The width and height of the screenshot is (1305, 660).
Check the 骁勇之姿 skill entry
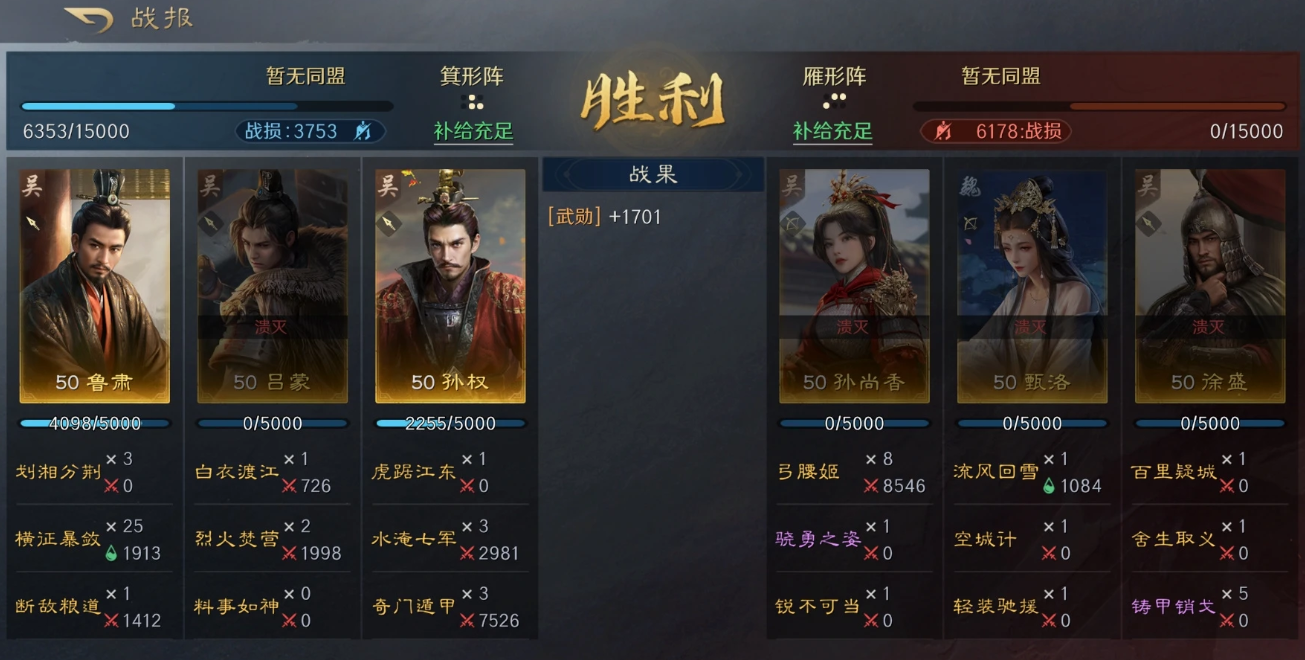[x=818, y=540]
